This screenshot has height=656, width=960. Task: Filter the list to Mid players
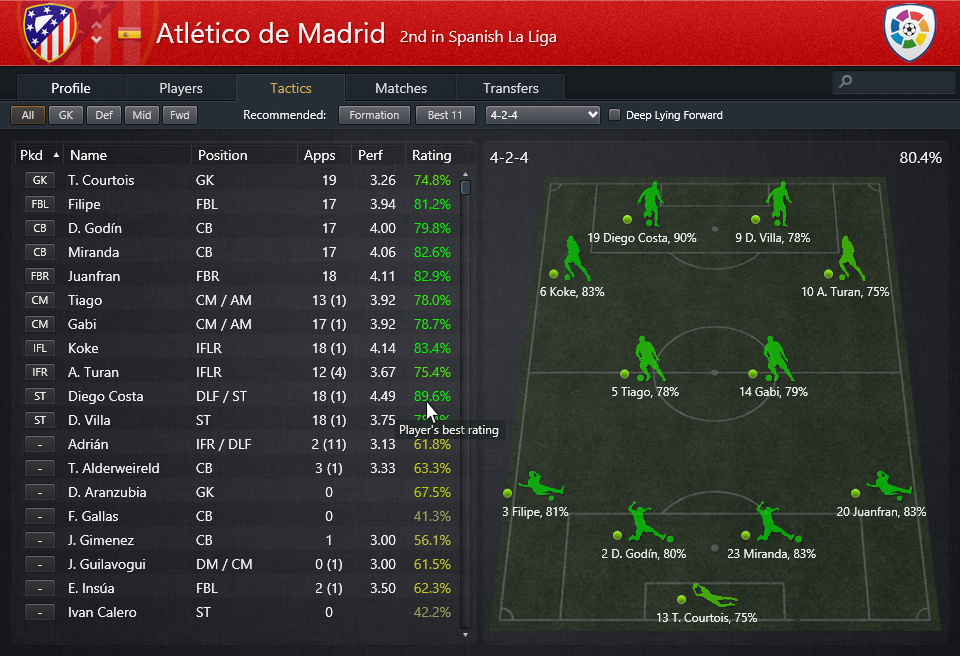click(142, 115)
